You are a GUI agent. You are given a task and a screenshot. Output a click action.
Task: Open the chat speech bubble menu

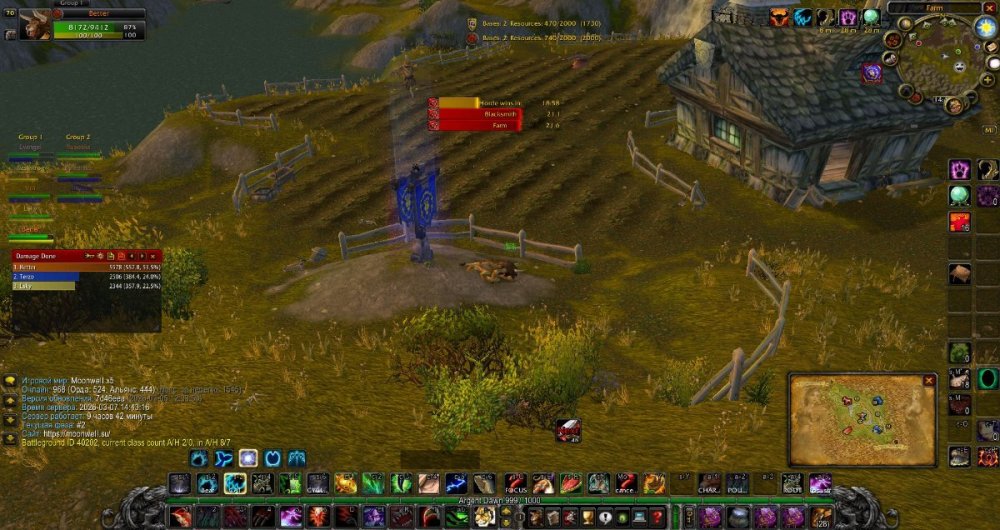pos(10,381)
